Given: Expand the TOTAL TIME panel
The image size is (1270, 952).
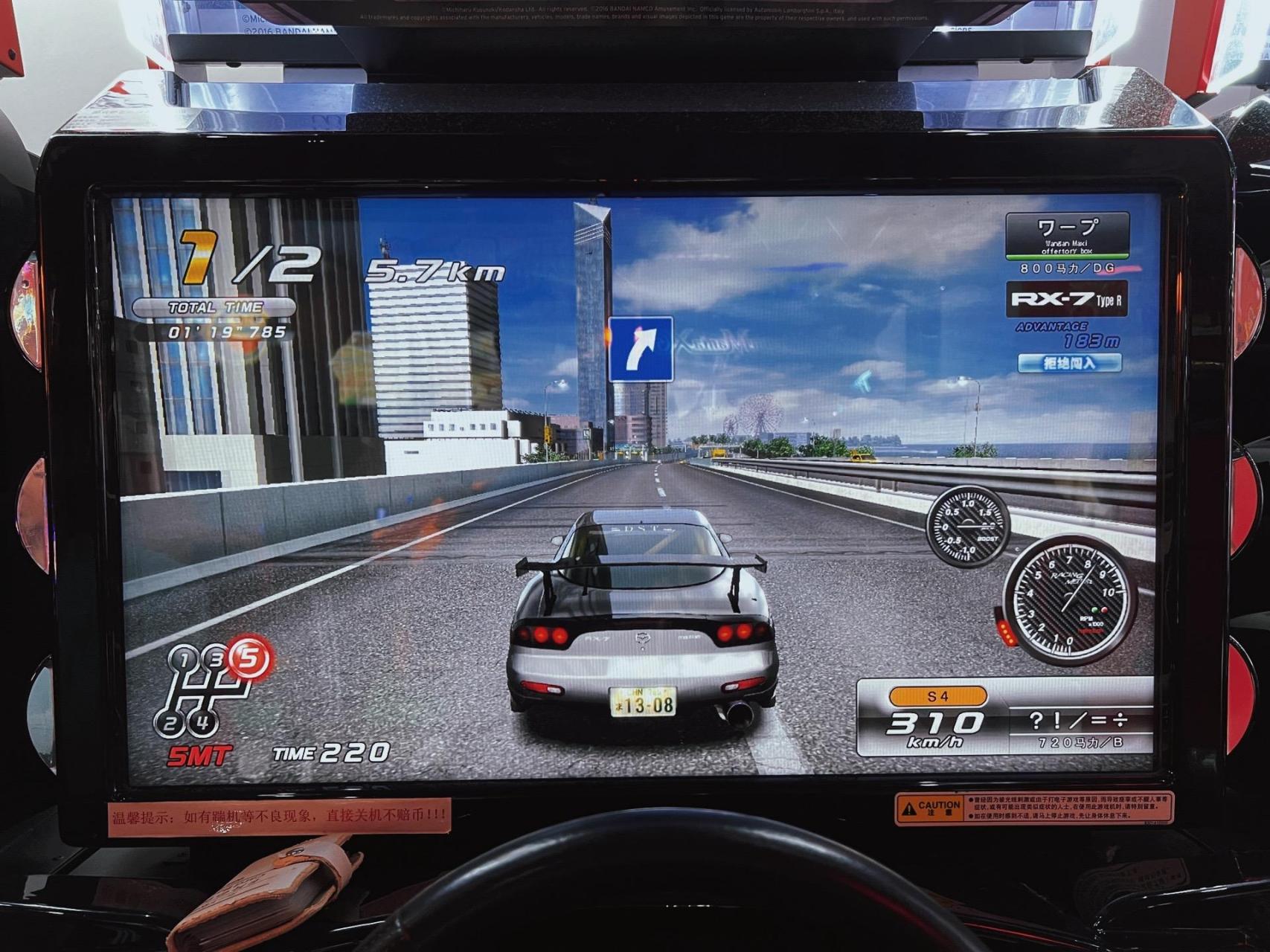Looking at the screenshot, I should click(216, 305).
